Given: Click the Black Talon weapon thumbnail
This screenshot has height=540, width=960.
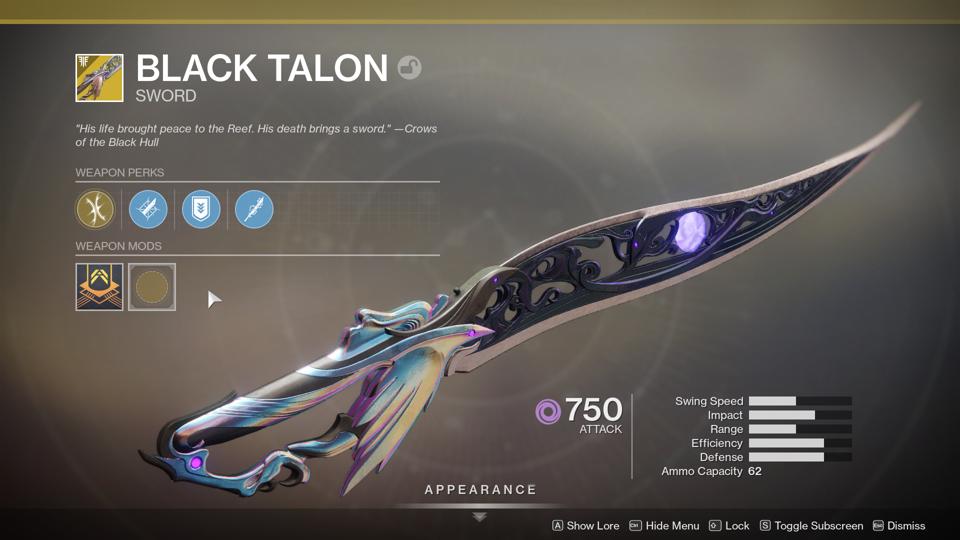Looking at the screenshot, I should [99, 78].
